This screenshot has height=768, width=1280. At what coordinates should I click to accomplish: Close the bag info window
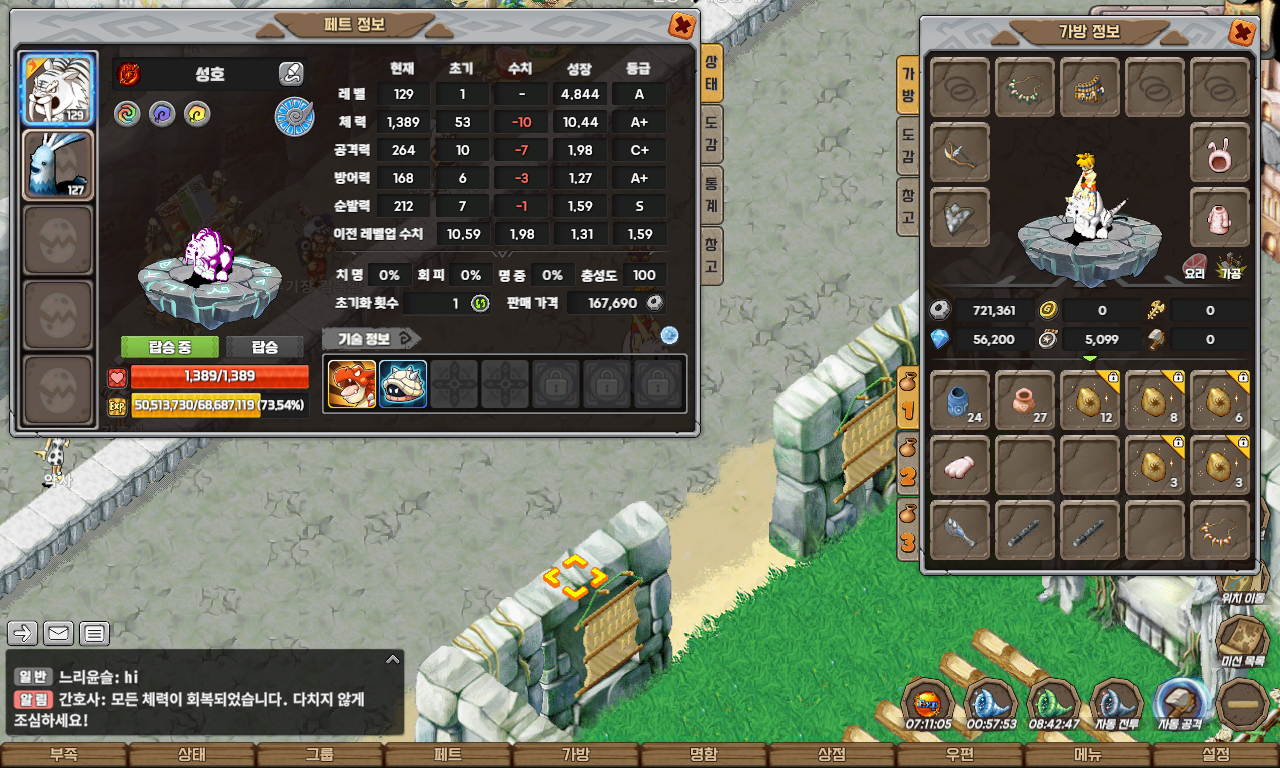[1241, 33]
